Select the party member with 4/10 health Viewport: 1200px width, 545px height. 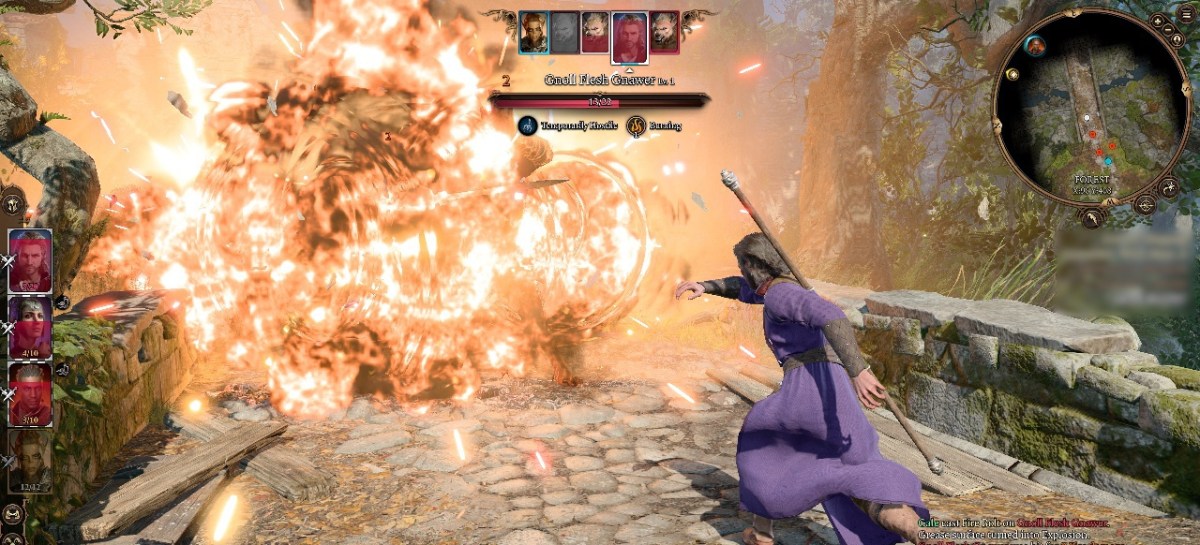point(30,327)
